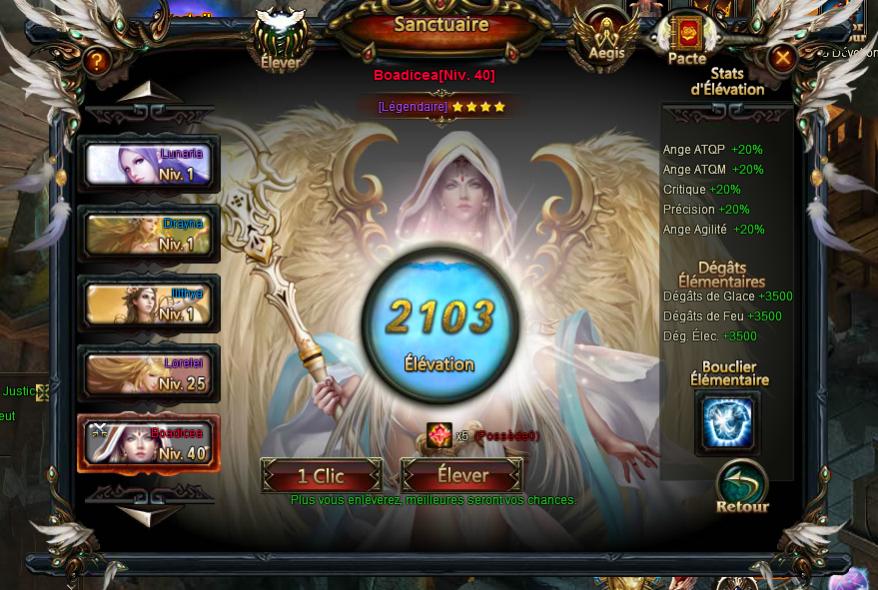The height and width of the screenshot is (590, 878).
Task: Open the help question mark
Action: pyautogui.click(x=96, y=62)
